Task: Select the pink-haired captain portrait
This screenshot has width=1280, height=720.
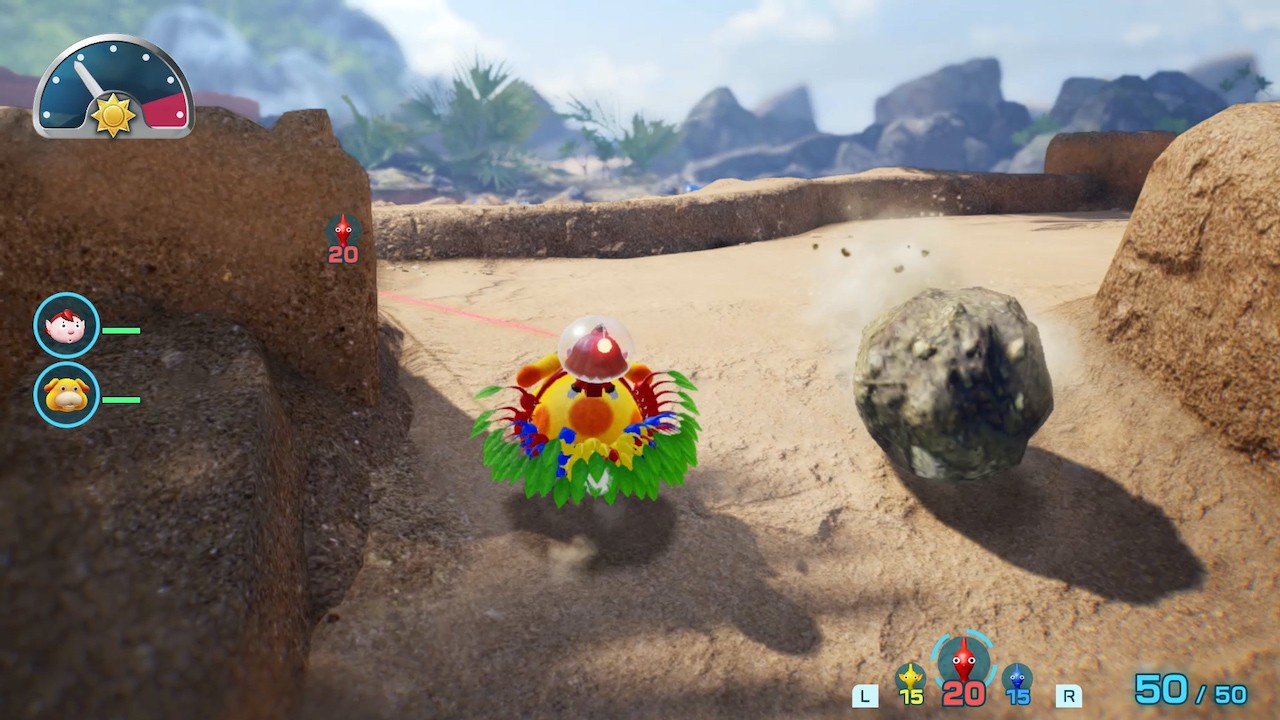Action: (x=66, y=325)
